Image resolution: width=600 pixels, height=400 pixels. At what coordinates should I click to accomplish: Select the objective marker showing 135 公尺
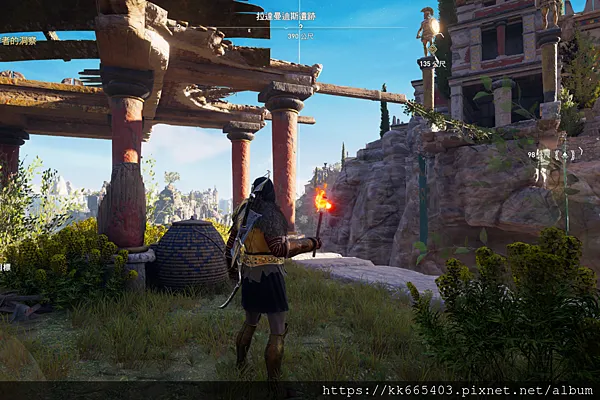coord(431,63)
